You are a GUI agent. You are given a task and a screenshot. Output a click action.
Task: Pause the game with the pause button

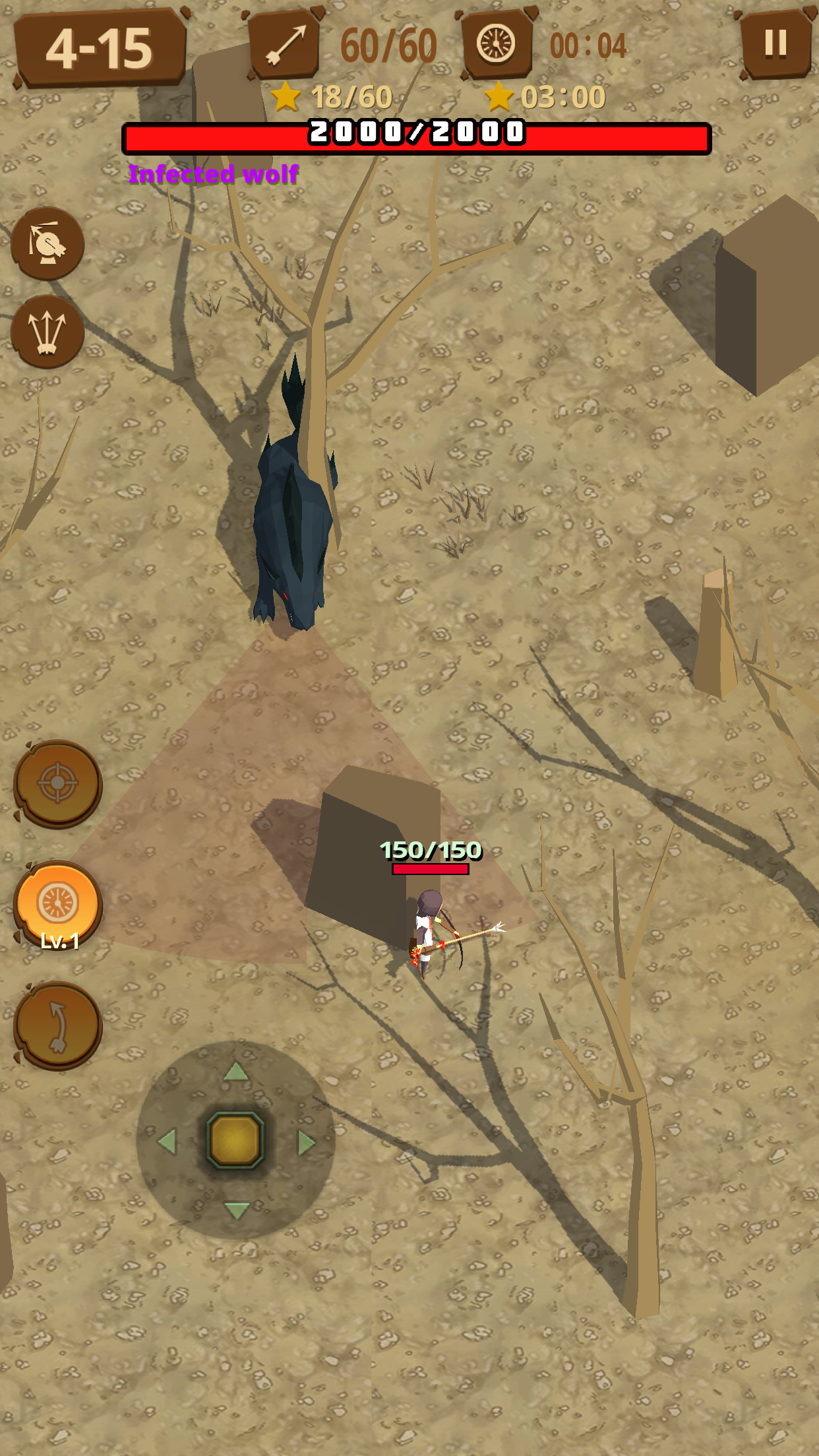(775, 44)
